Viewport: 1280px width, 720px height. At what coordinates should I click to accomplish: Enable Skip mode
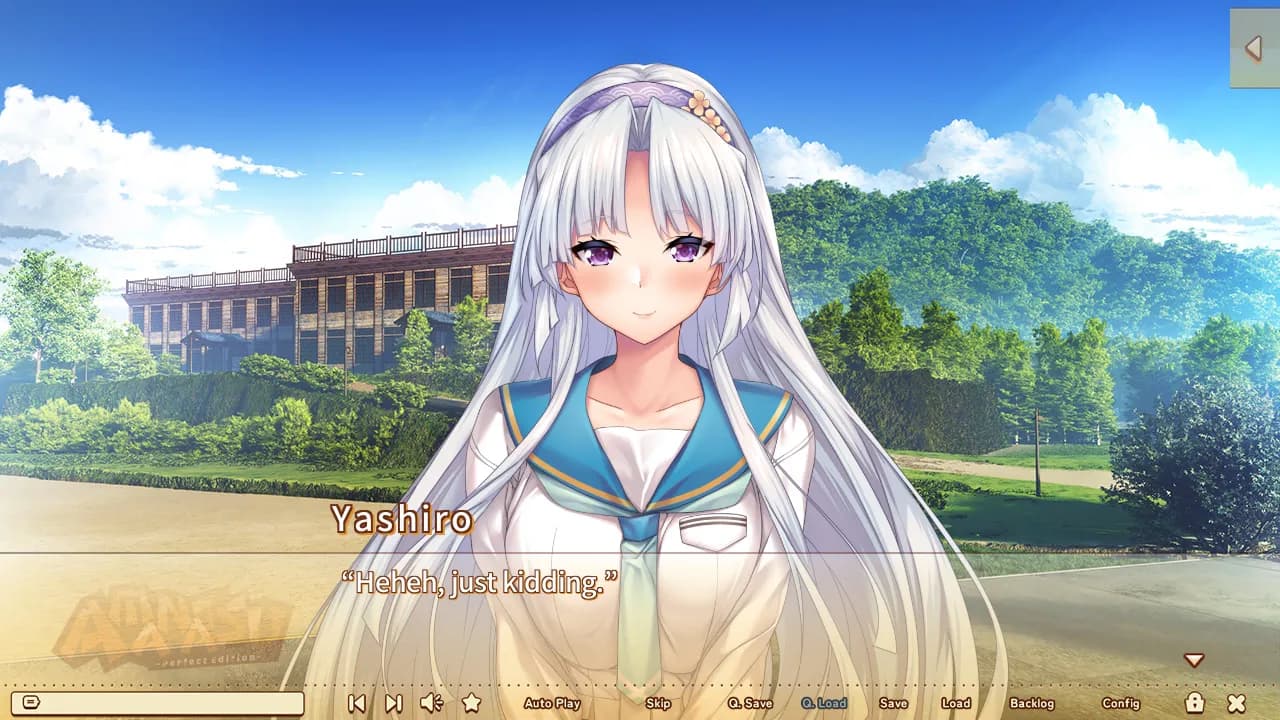click(658, 704)
